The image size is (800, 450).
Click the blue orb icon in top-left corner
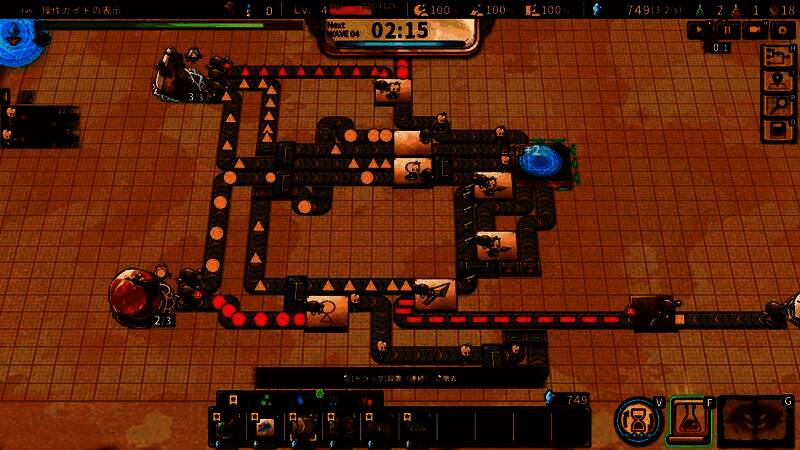tap(12, 38)
